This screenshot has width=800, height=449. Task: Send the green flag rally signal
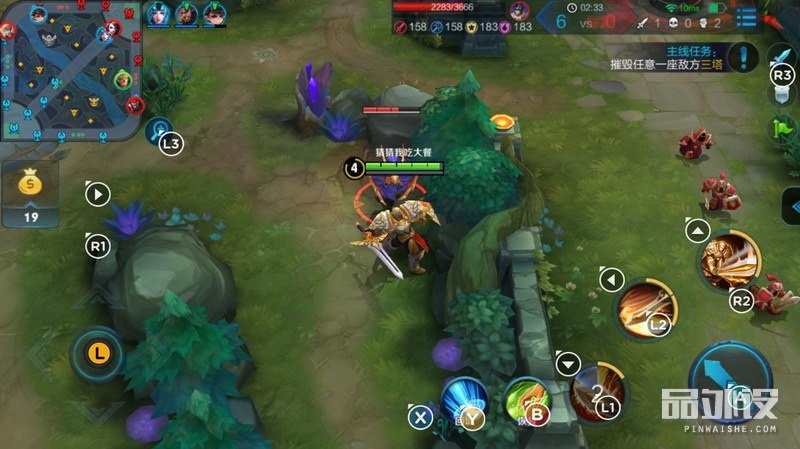click(781, 129)
